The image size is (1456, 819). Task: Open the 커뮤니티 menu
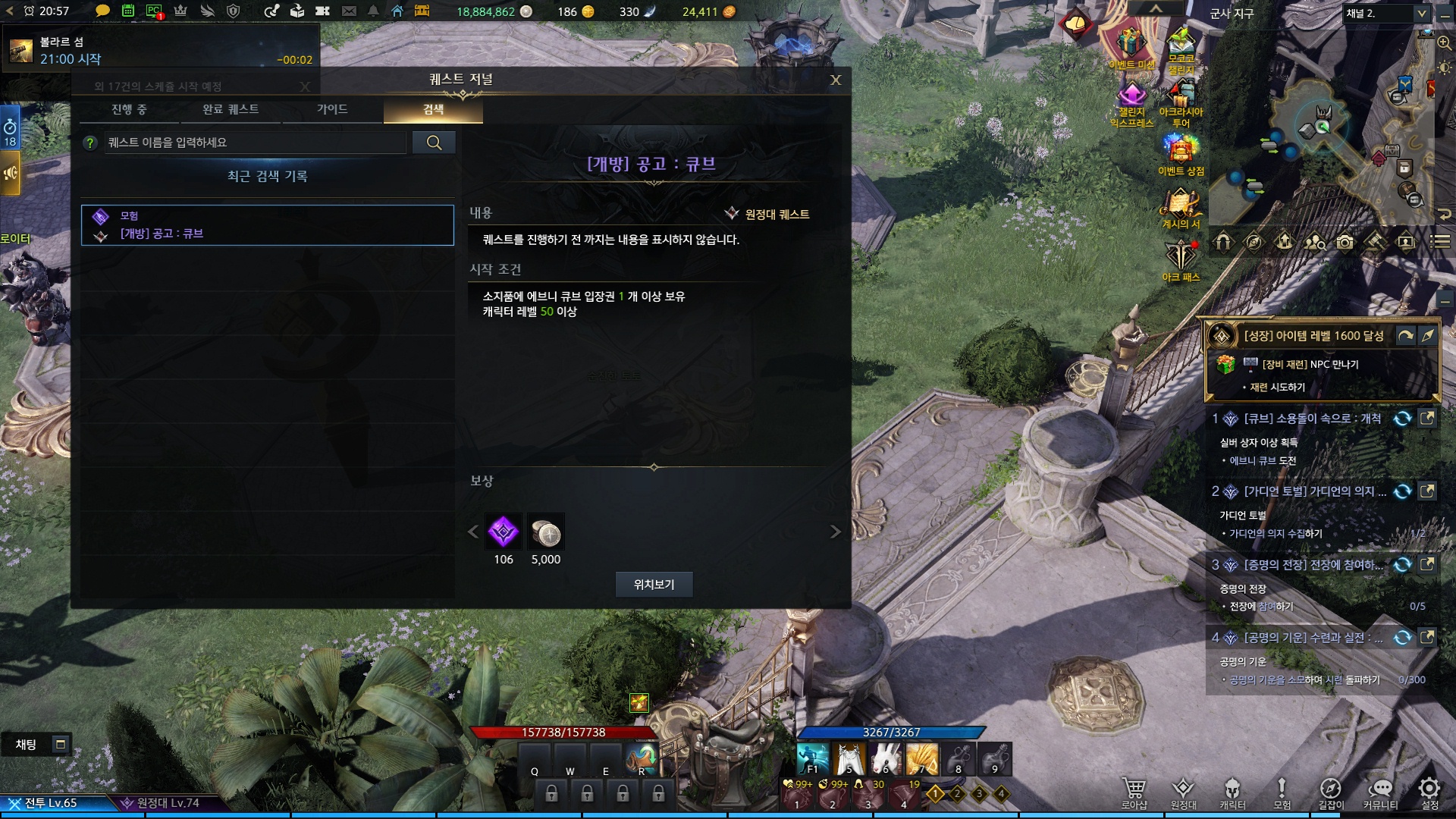[x=1380, y=793]
